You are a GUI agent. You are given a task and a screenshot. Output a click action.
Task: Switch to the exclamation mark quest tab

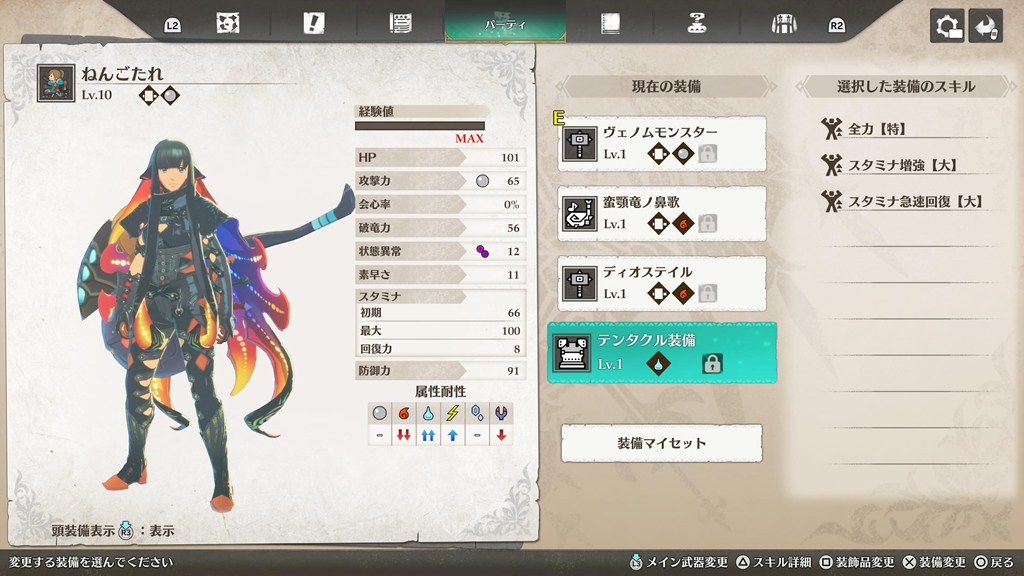(316, 24)
